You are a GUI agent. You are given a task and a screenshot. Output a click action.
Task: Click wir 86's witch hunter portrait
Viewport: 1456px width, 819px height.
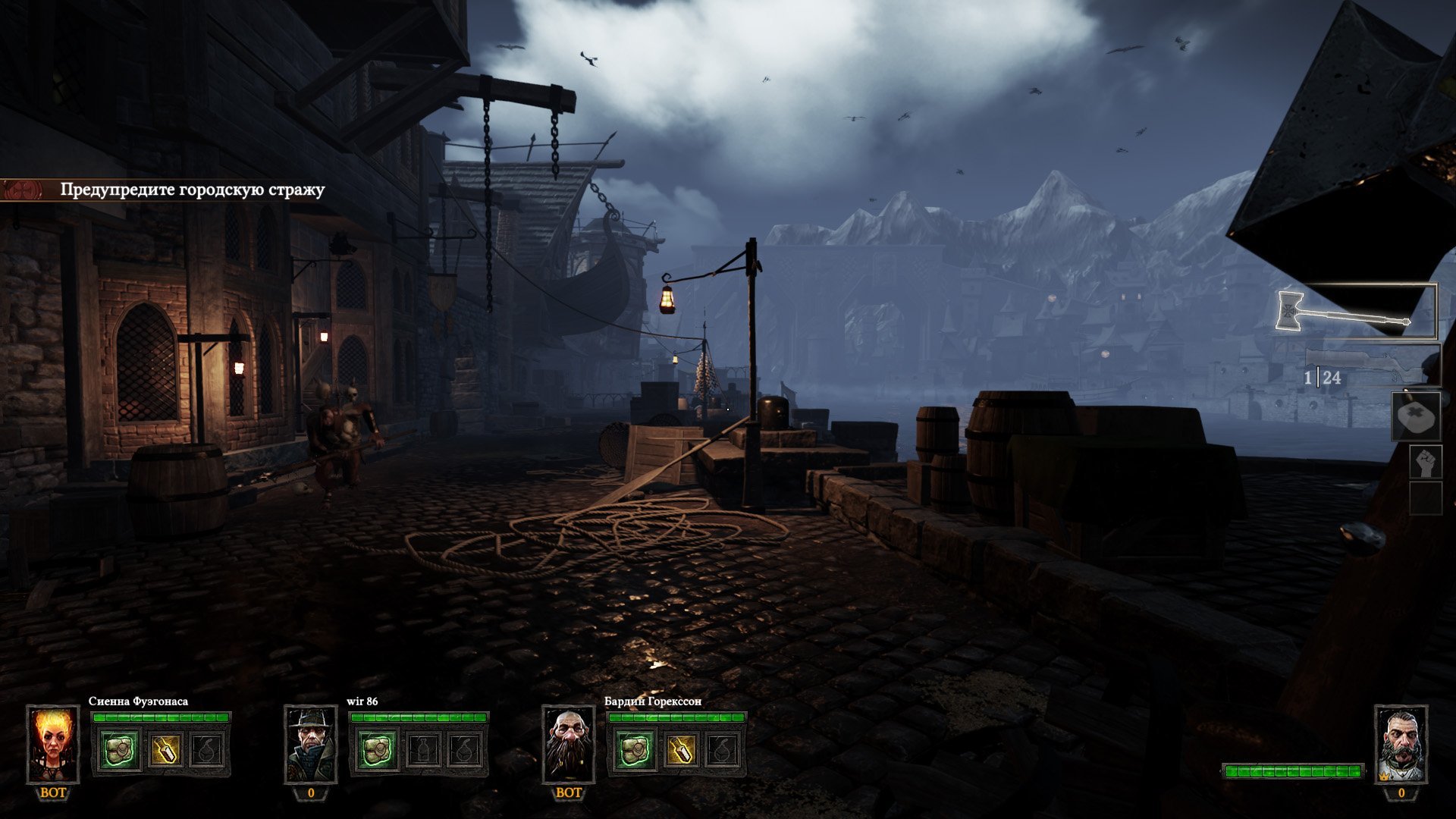(x=311, y=744)
